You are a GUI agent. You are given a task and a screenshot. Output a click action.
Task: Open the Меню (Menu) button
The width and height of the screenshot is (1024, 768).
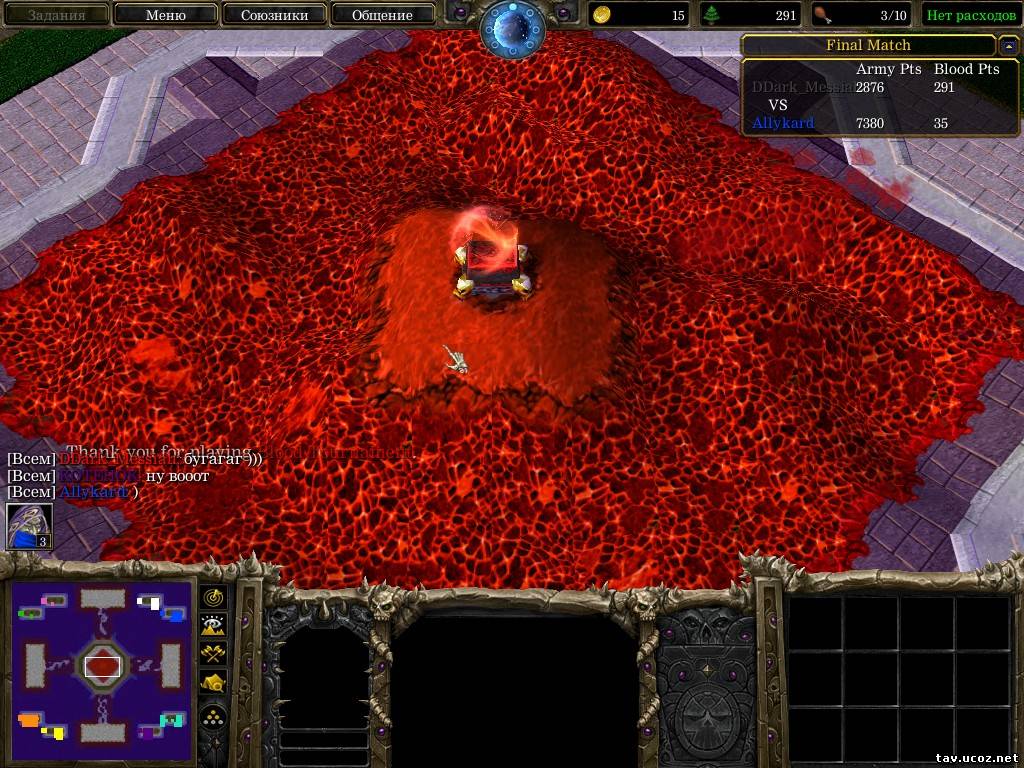click(x=166, y=15)
